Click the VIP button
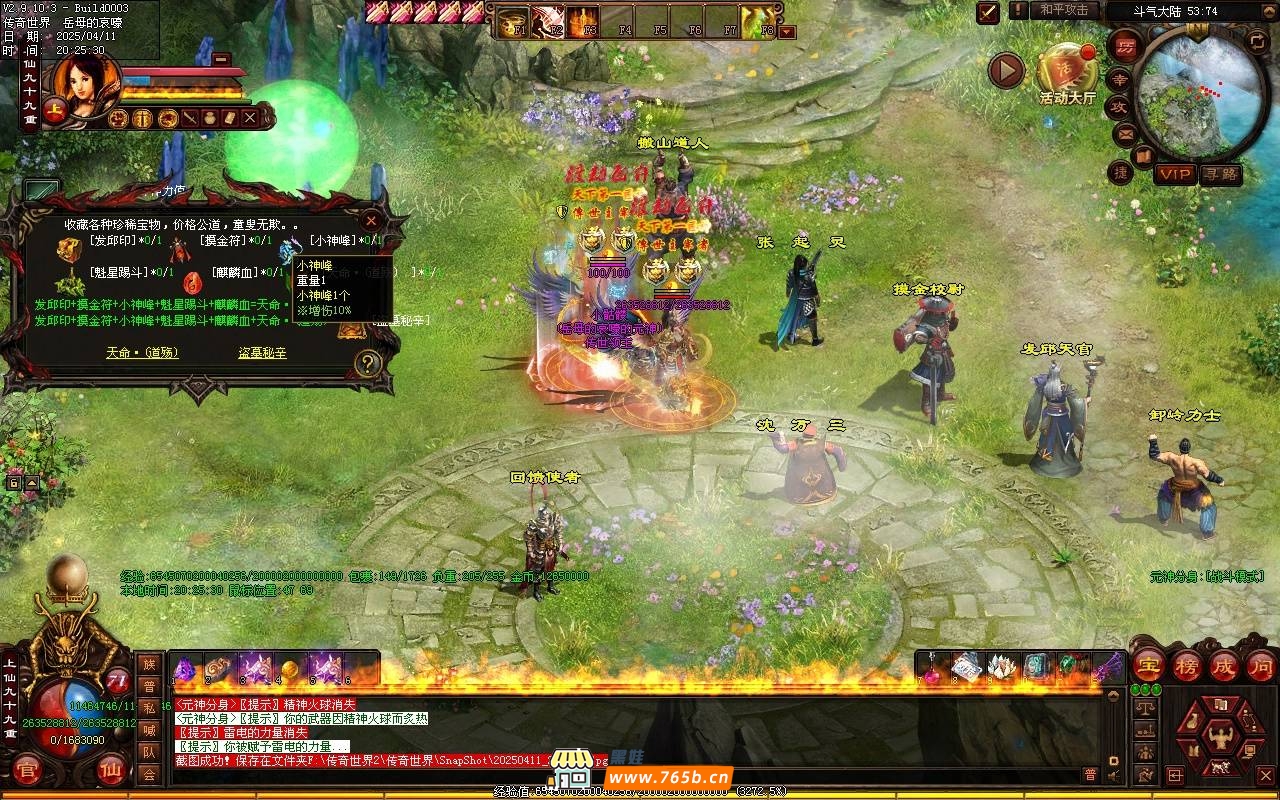This screenshot has width=1280, height=800. pyautogui.click(x=1175, y=174)
